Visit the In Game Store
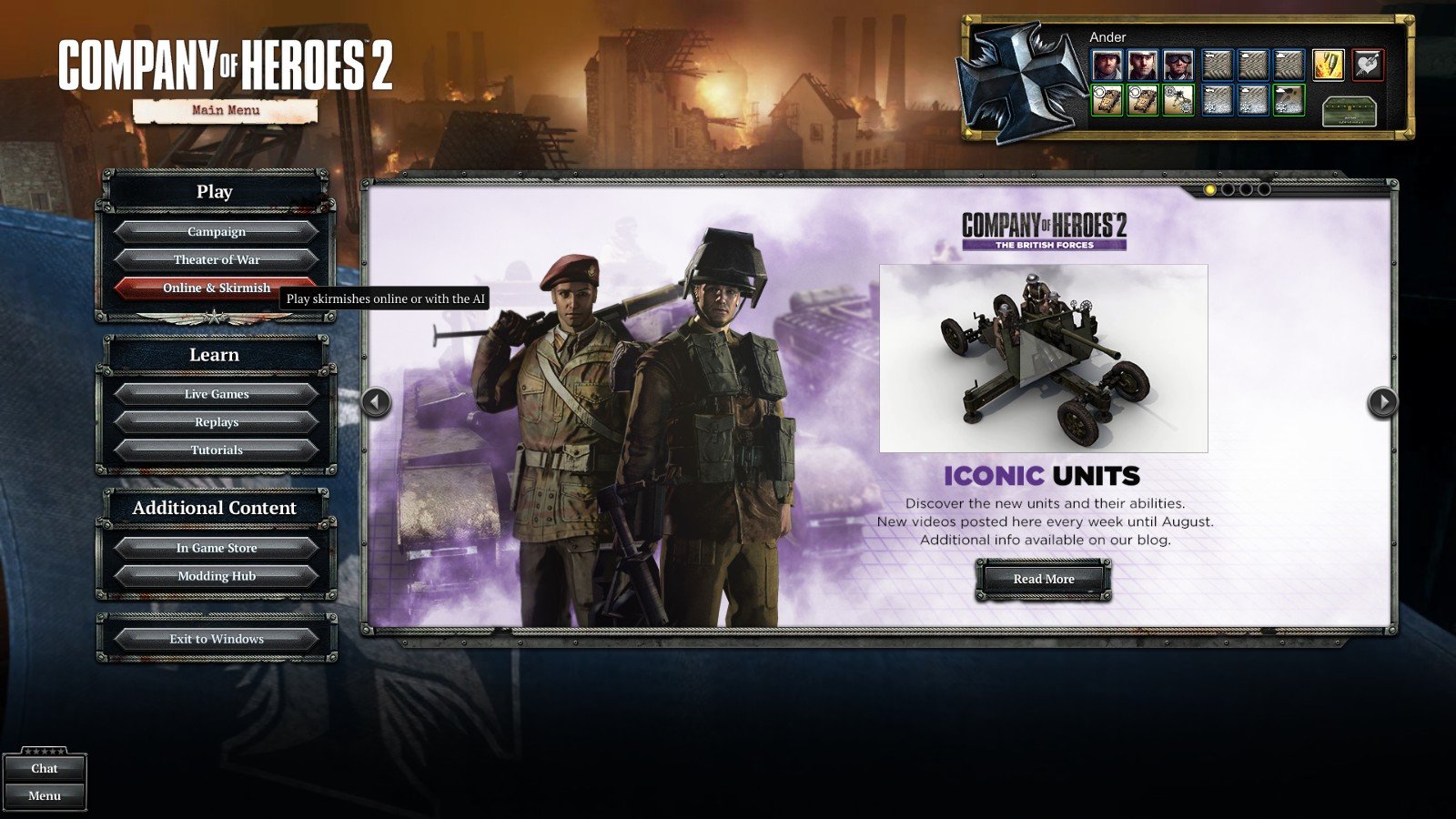The width and height of the screenshot is (1456, 819). pyautogui.click(x=216, y=548)
